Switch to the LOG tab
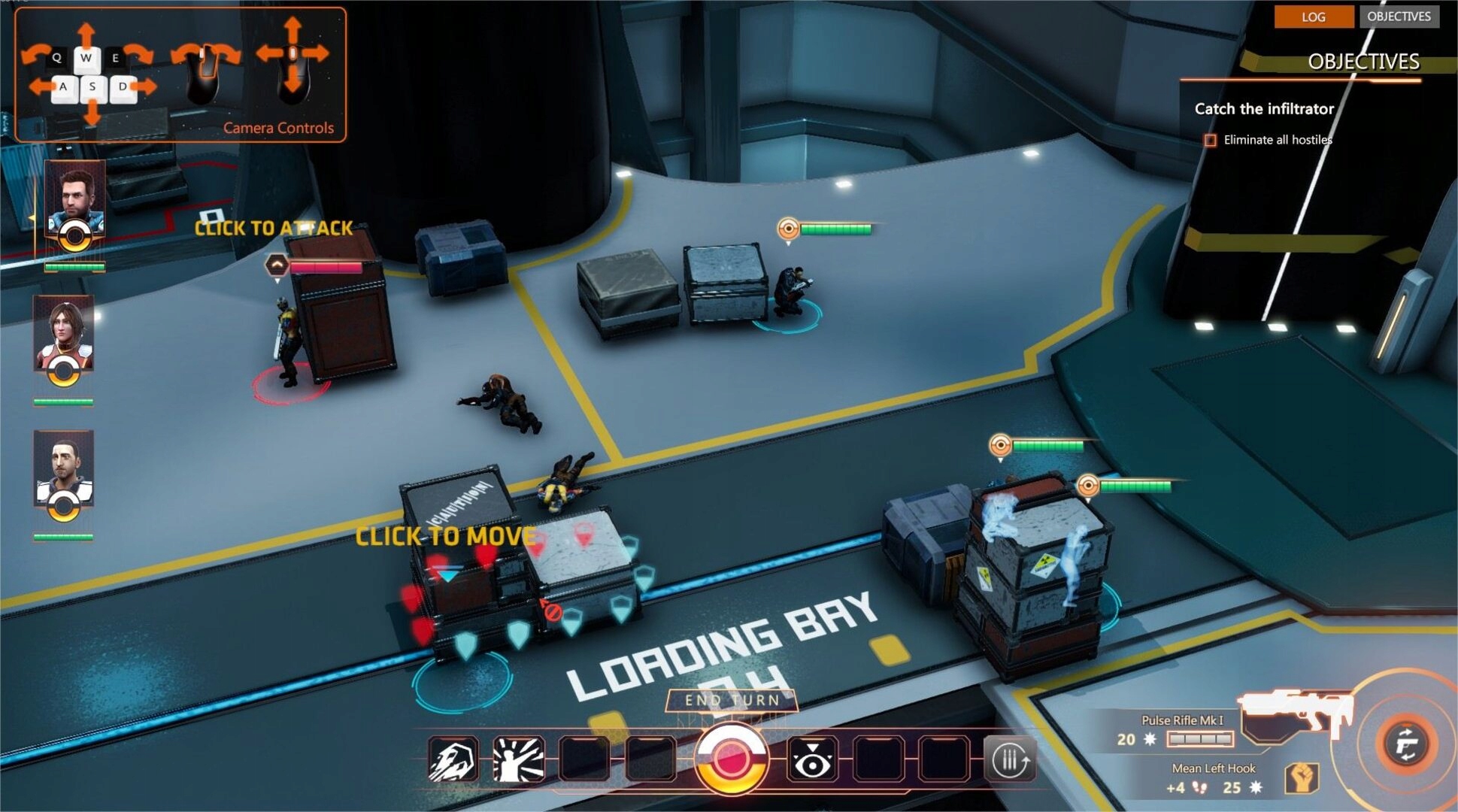 [x=1313, y=17]
